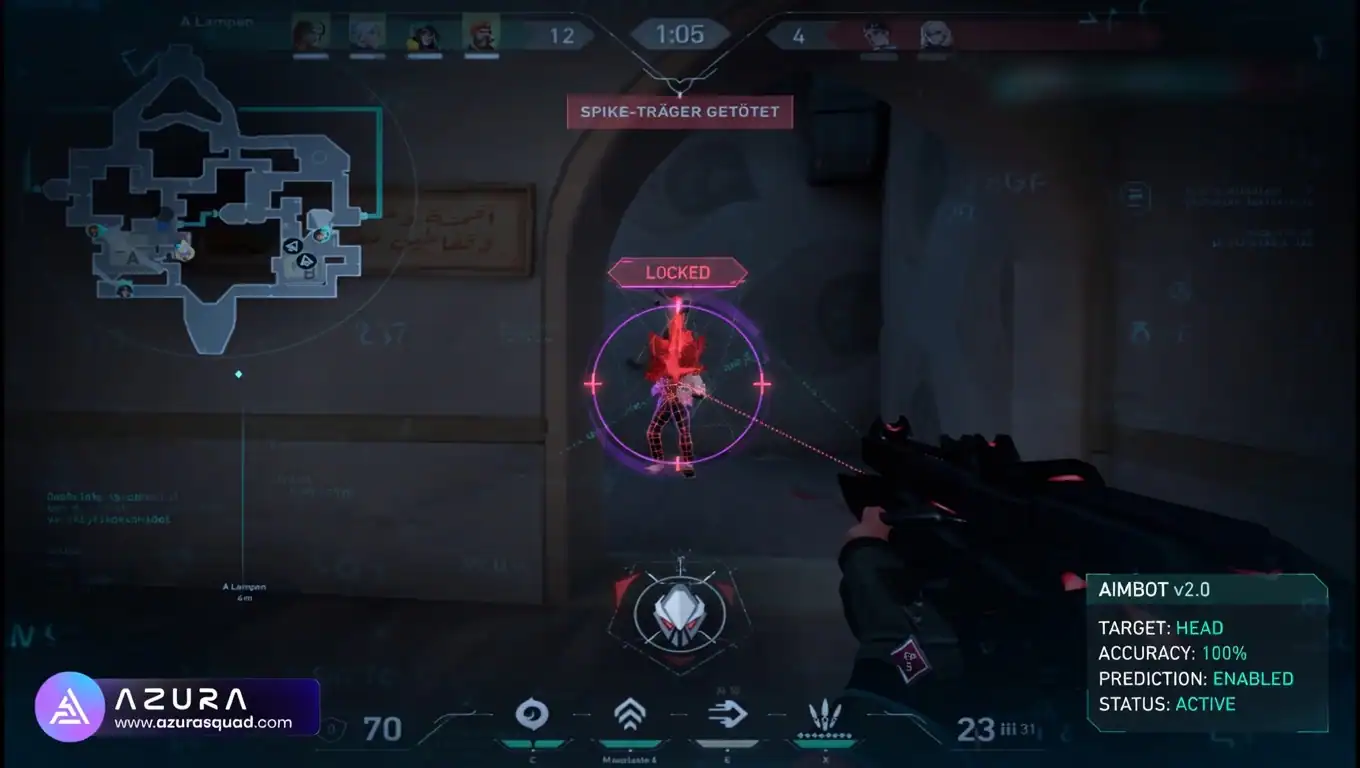Trigger the Tailwind dash ability icon (E)
Viewport: 1360px width, 768px height.
coord(728,712)
